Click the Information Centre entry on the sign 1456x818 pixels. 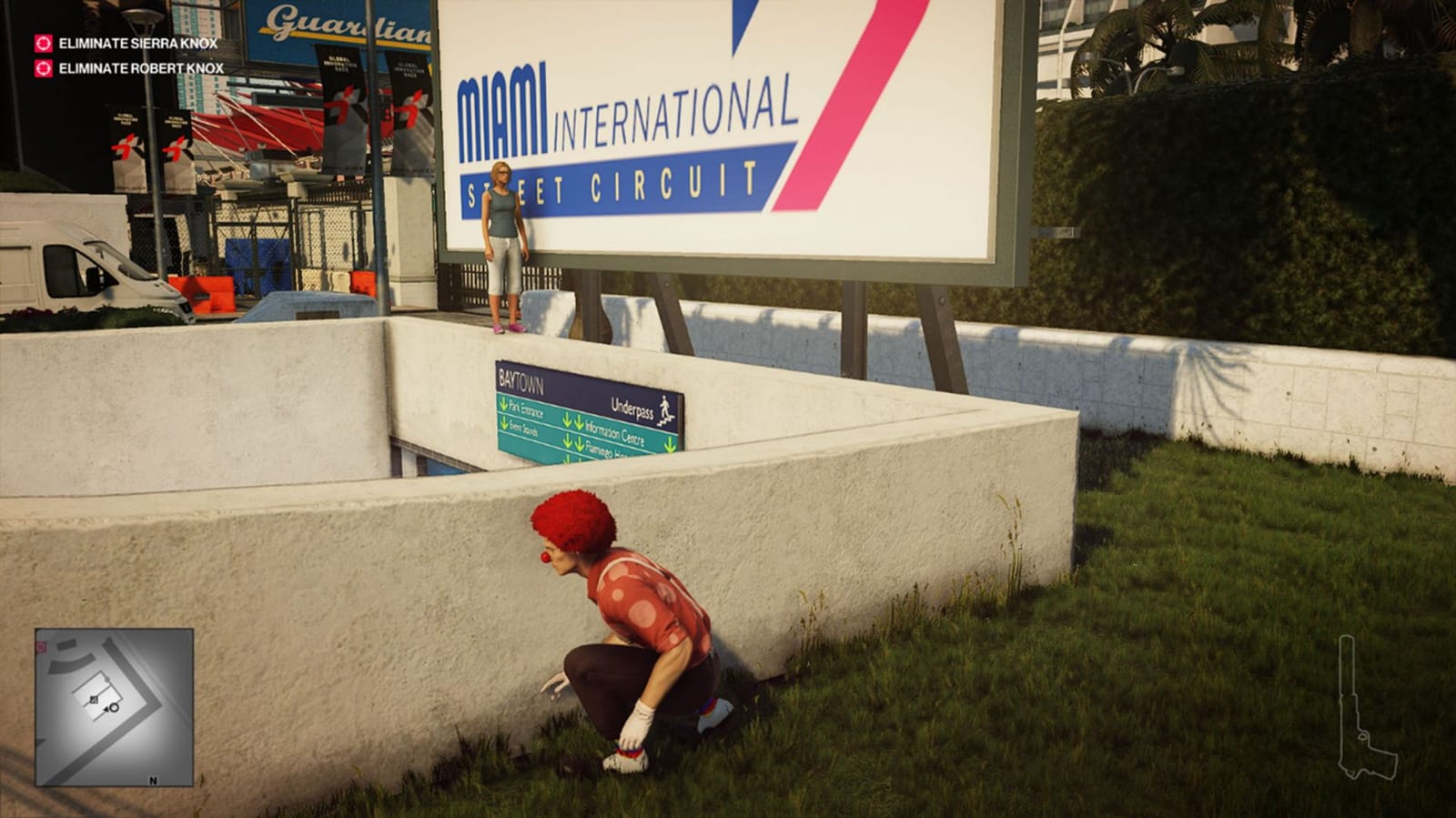tap(615, 434)
